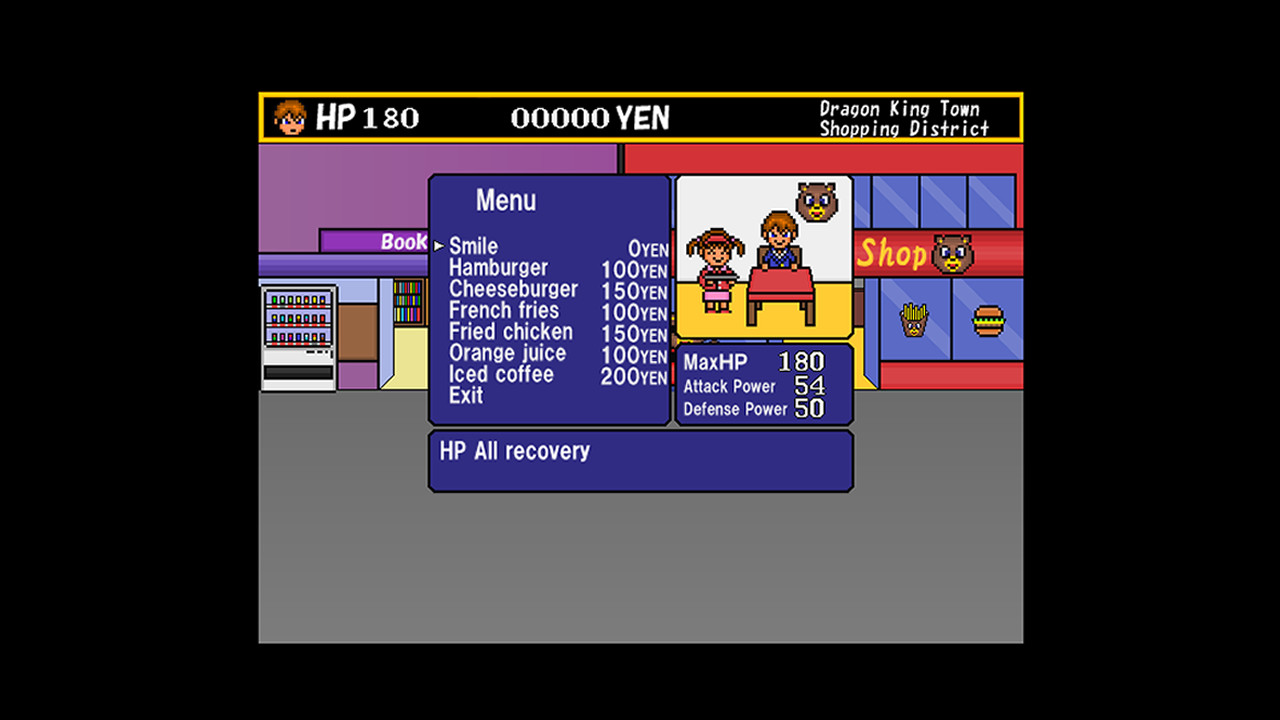
Task: Order the Iced coffee for 200 yen
Action: coord(502,374)
